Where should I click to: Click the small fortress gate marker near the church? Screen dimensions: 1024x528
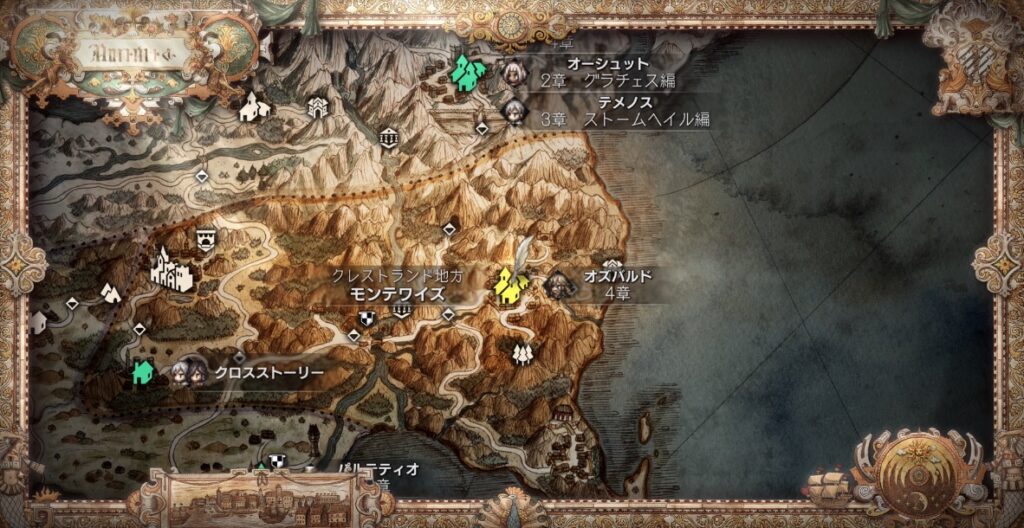coord(318,105)
